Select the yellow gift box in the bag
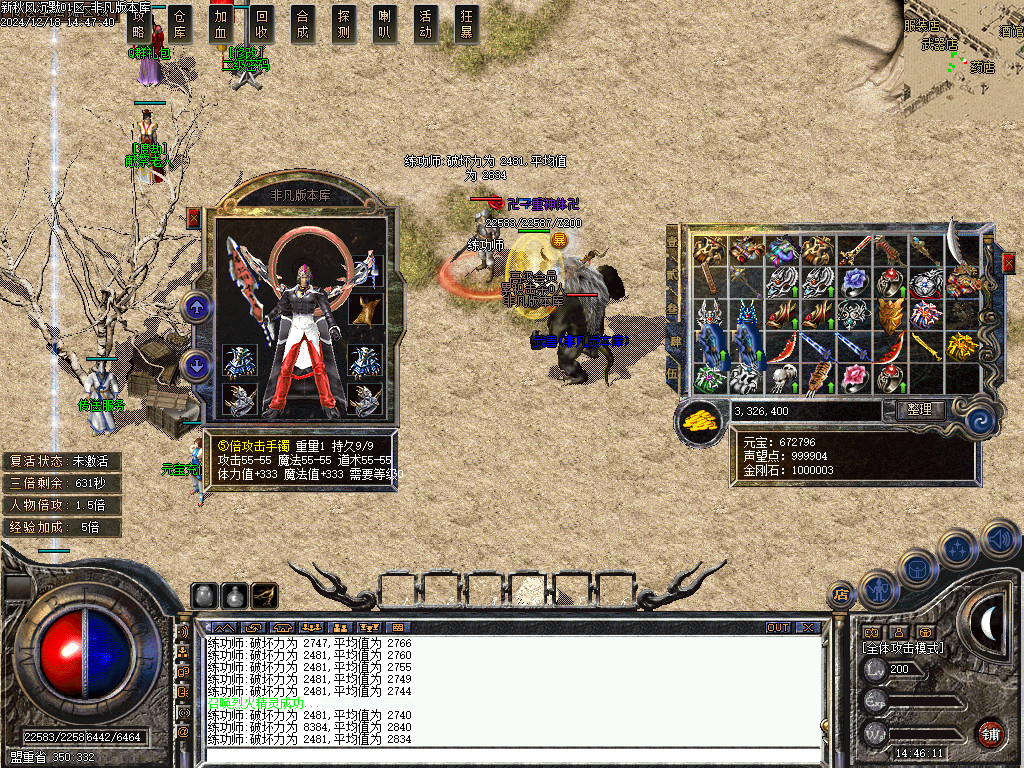This screenshot has height=768, width=1024. click(x=961, y=346)
